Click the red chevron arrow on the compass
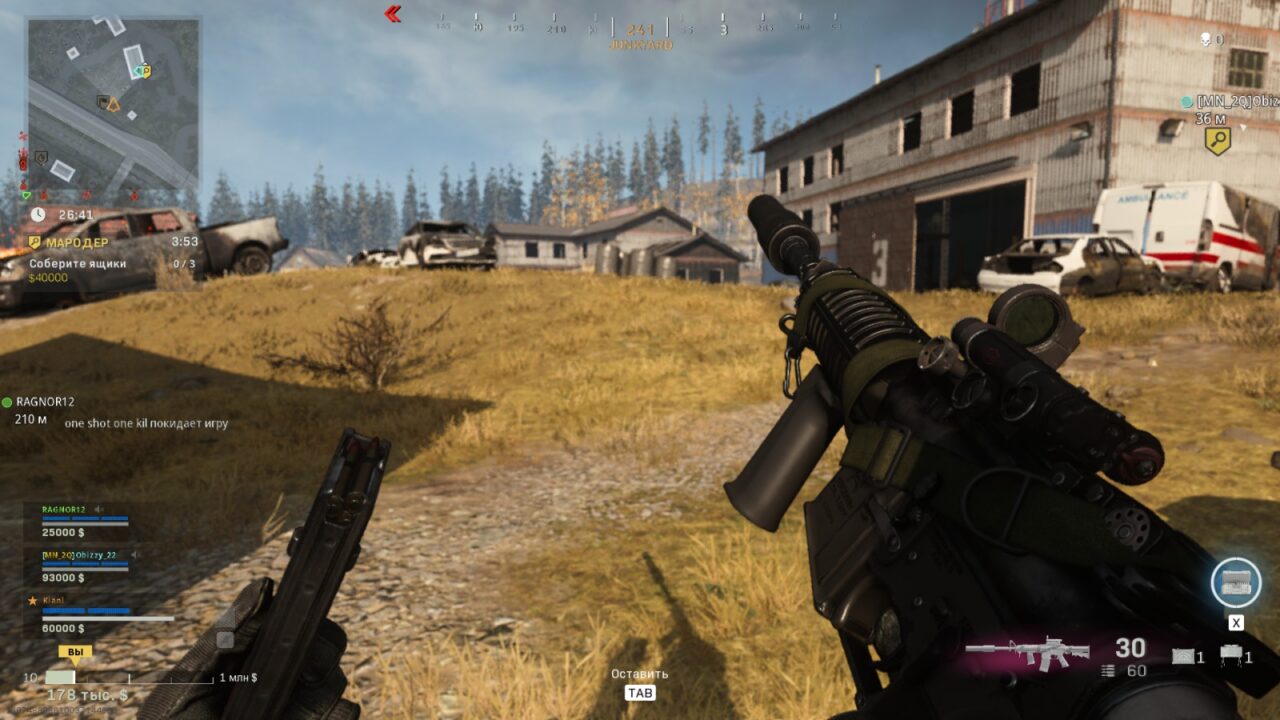The image size is (1280, 720). [391, 14]
